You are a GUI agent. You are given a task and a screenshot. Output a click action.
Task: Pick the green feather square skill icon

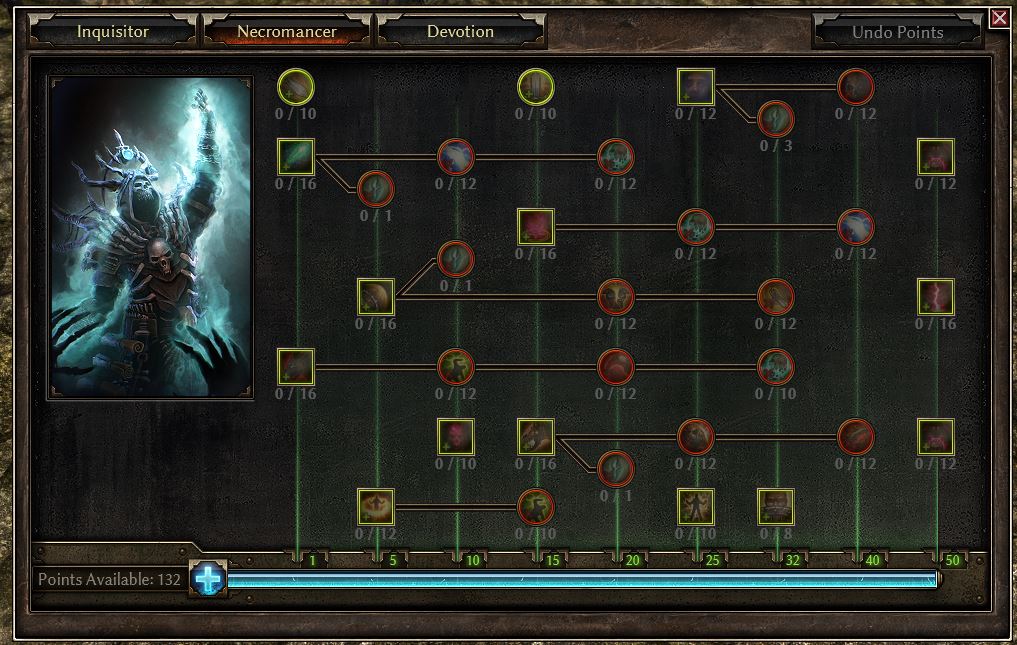[x=296, y=157]
